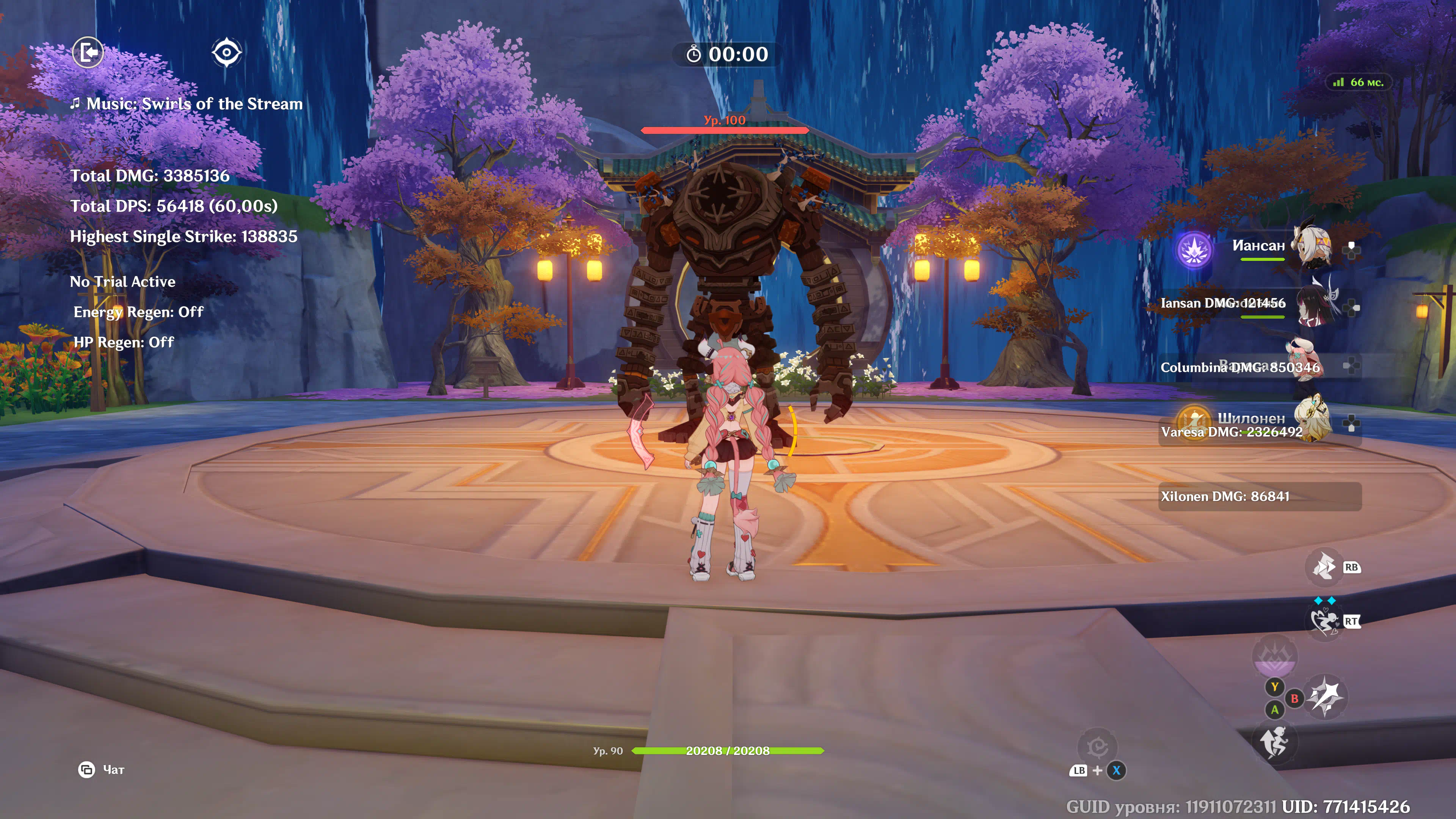The image size is (1456, 819).
Task: Trigger Иансан's purple burst icon
Action: tap(1194, 250)
